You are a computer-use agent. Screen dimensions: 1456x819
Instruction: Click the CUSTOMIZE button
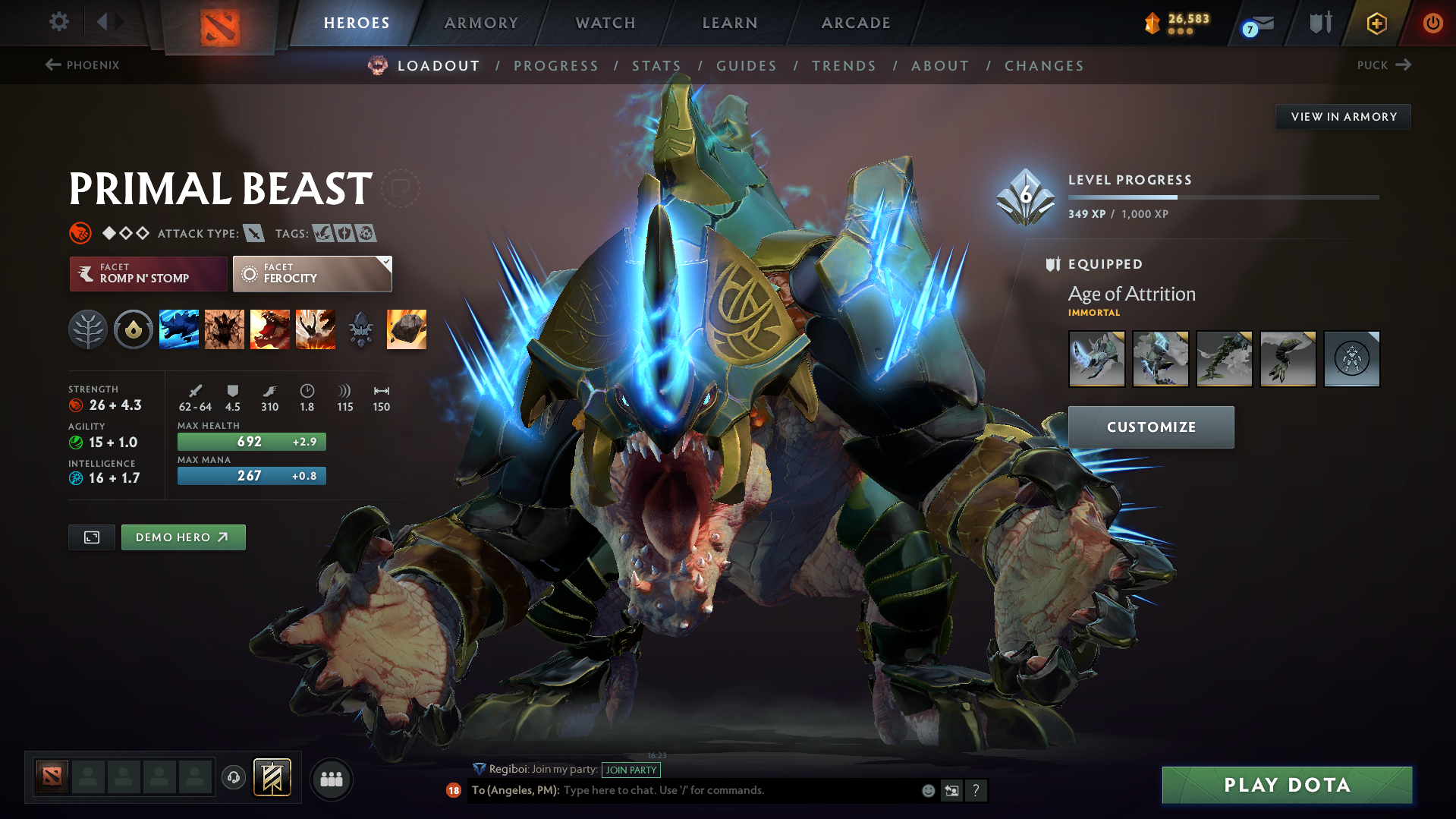(1150, 427)
